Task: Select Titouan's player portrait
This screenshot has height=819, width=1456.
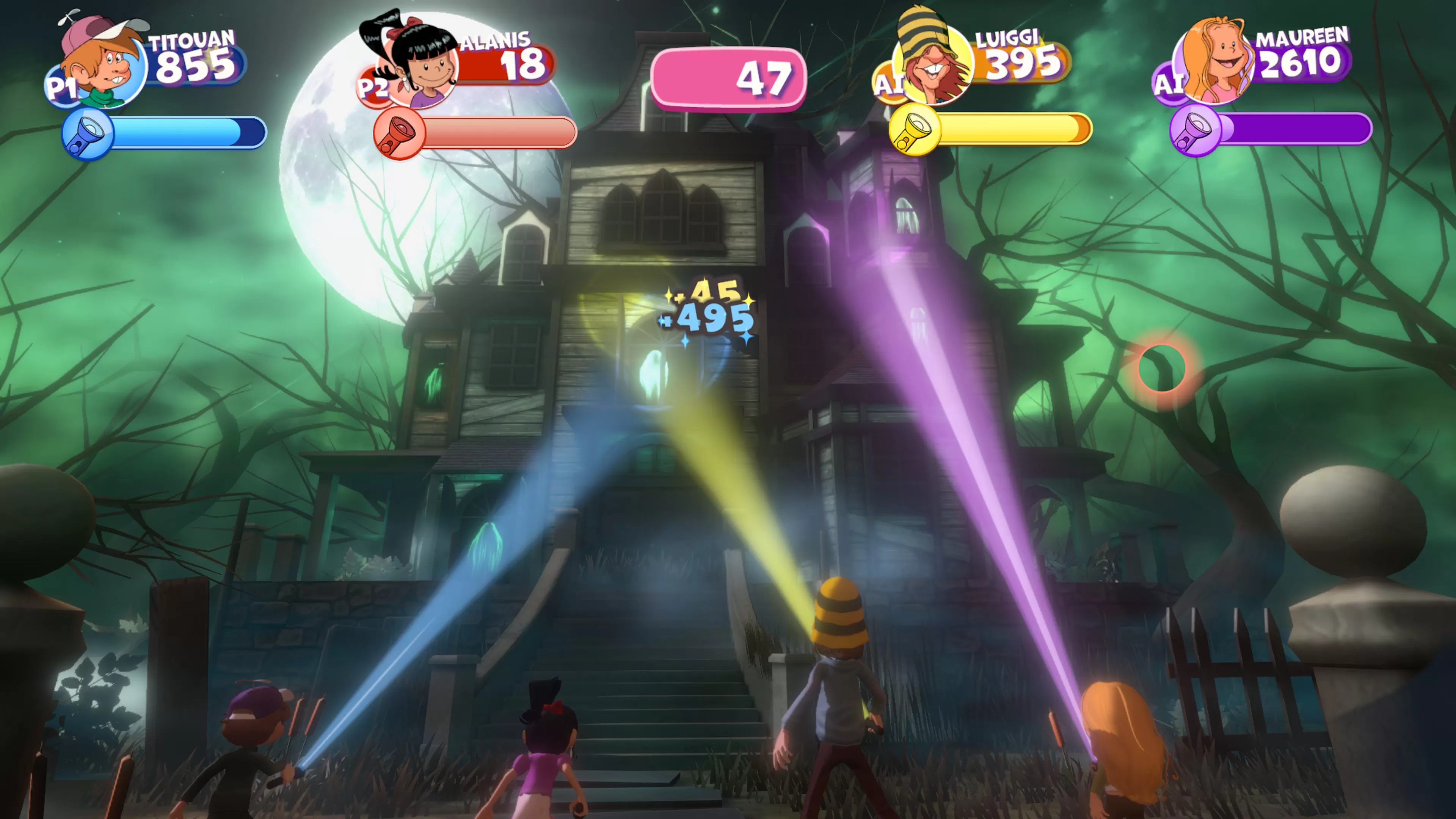Action: (105, 65)
